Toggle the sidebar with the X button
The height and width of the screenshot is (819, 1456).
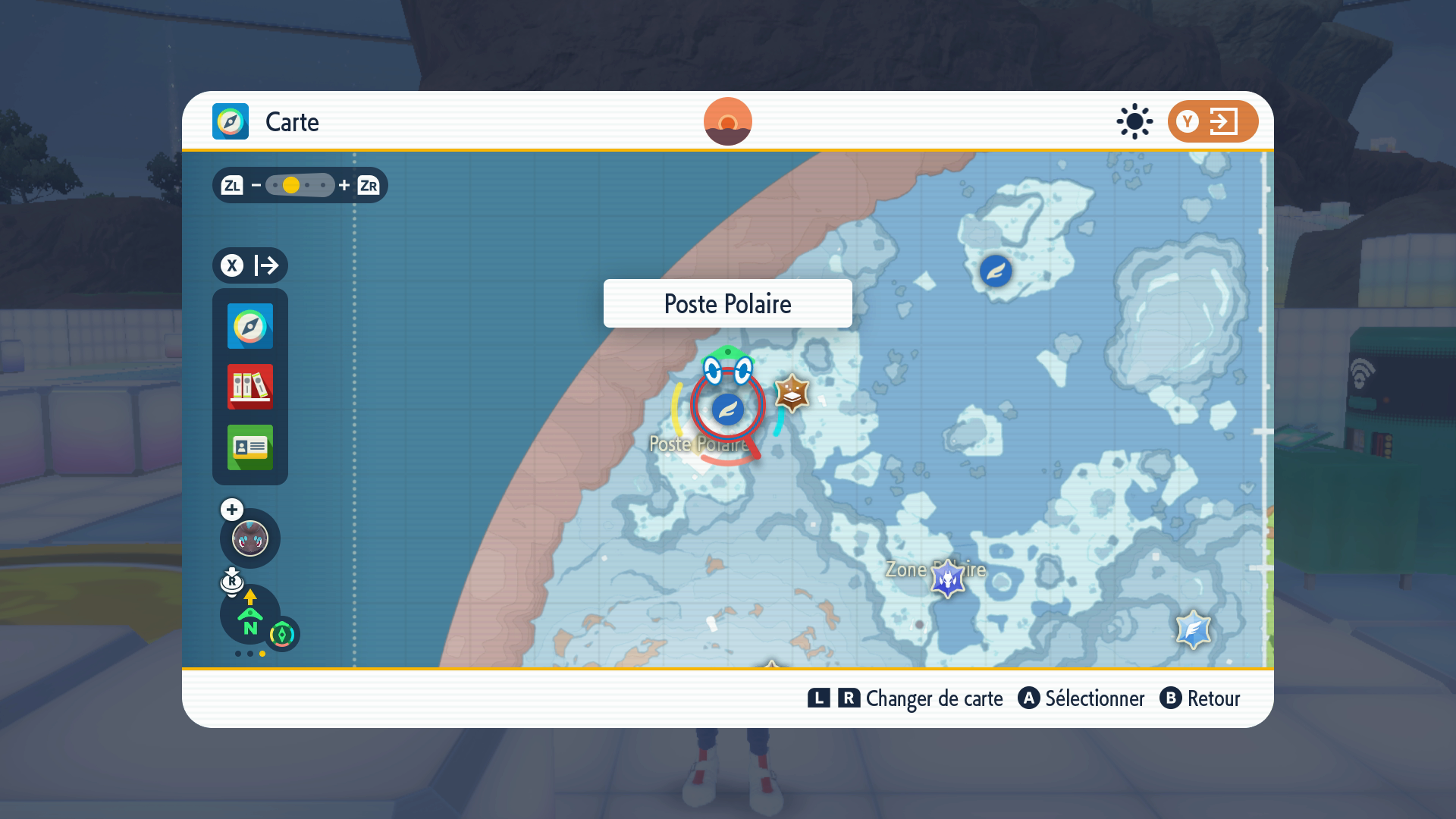click(231, 265)
